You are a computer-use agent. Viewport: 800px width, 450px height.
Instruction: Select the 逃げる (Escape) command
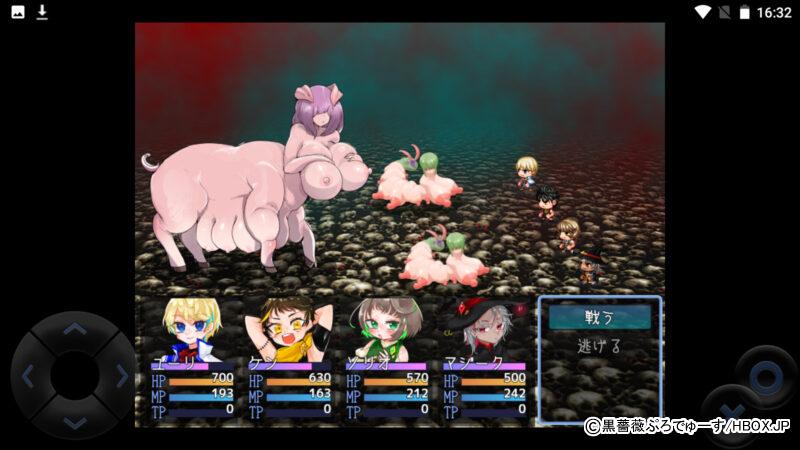click(599, 346)
